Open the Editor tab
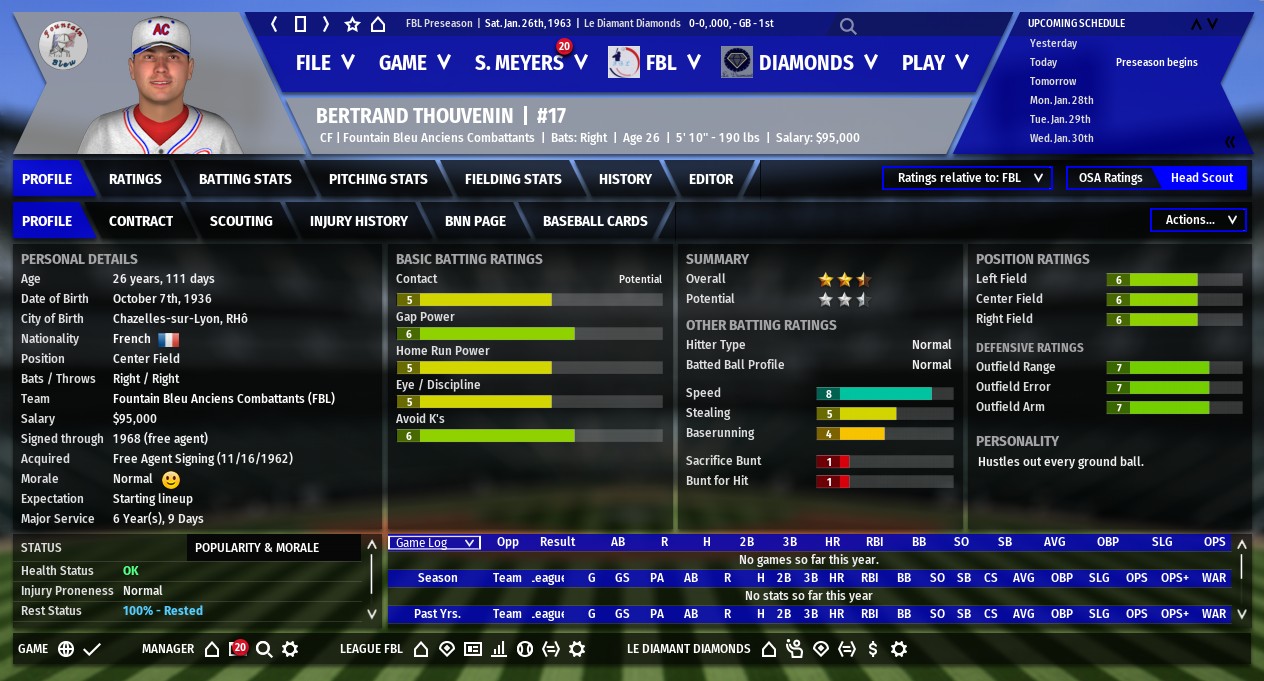 (x=711, y=179)
